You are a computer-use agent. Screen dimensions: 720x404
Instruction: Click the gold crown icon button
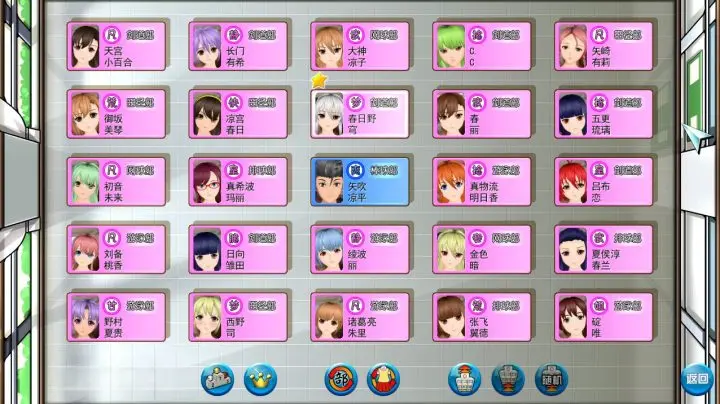pos(260,379)
